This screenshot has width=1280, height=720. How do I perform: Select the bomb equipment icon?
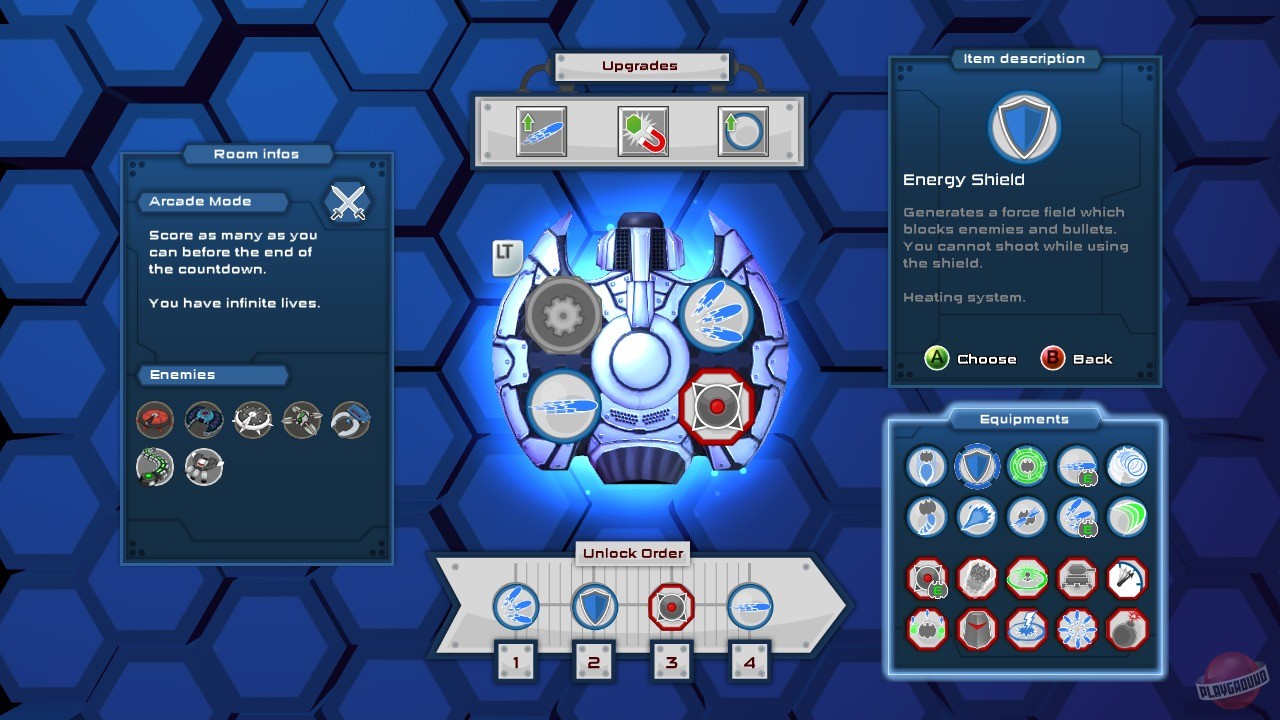pyautogui.click(x=1127, y=629)
